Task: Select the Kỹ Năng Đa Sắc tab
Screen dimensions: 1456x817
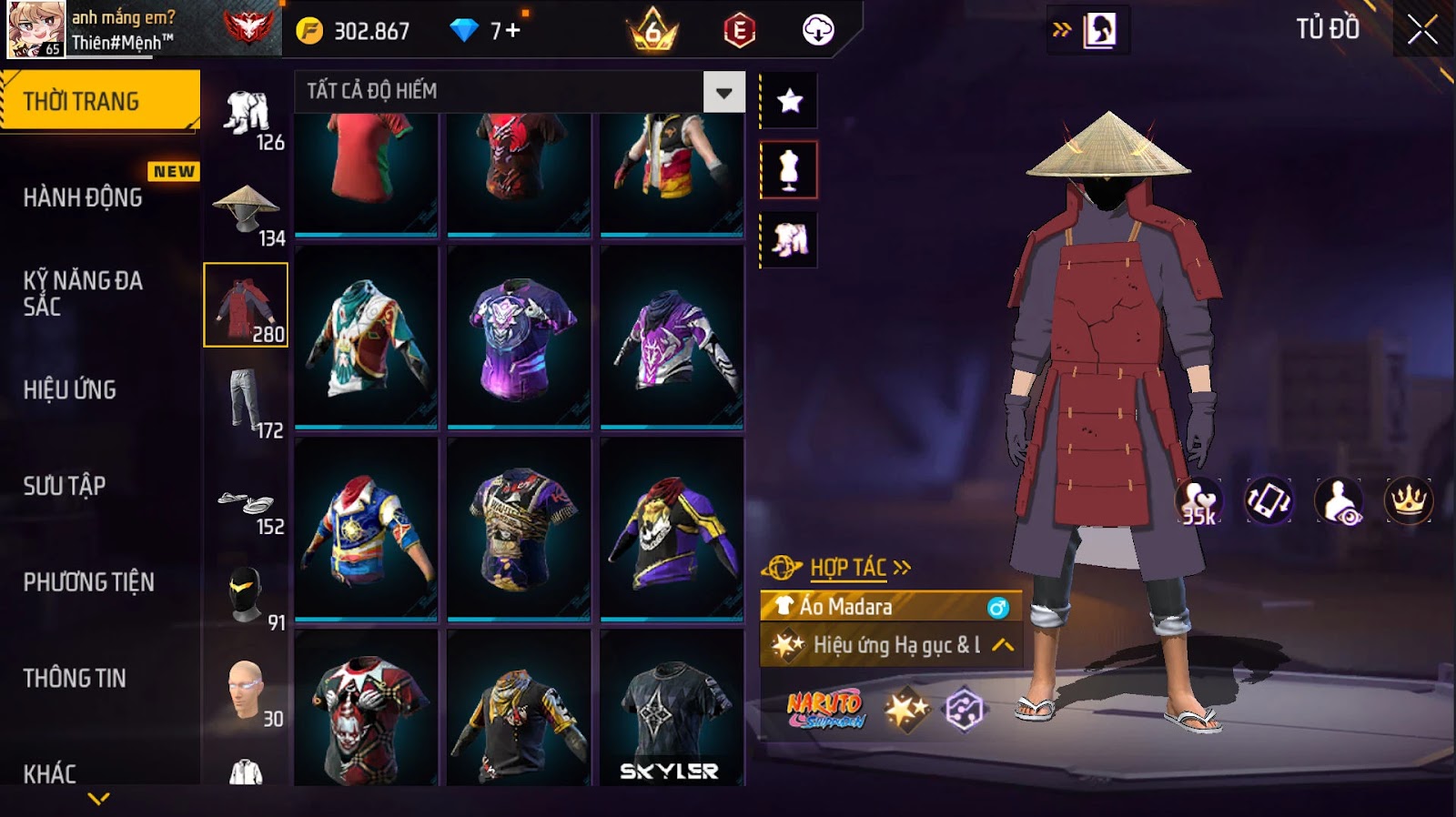Action: click(x=84, y=293)
